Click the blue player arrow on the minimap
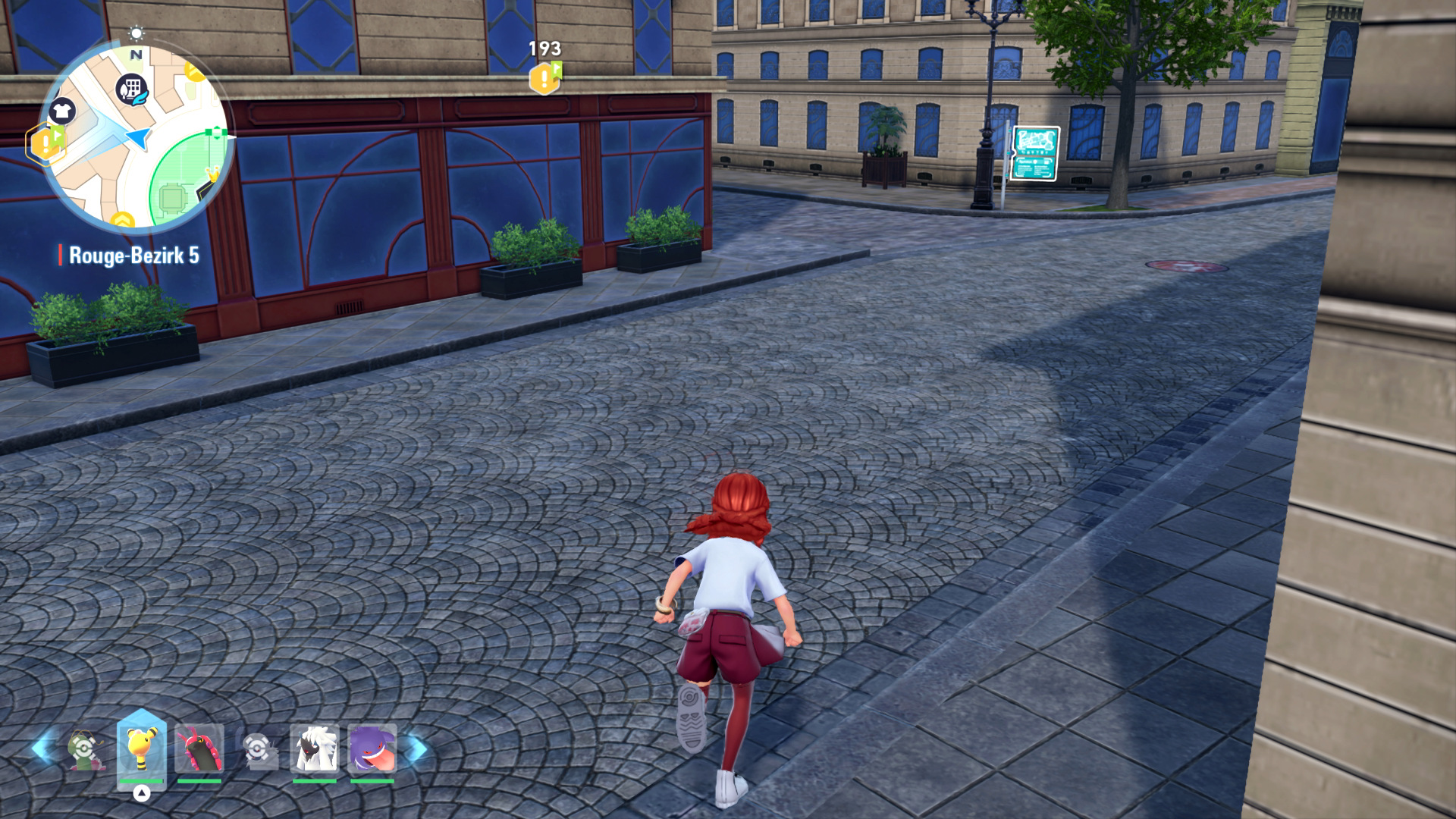 138,137
